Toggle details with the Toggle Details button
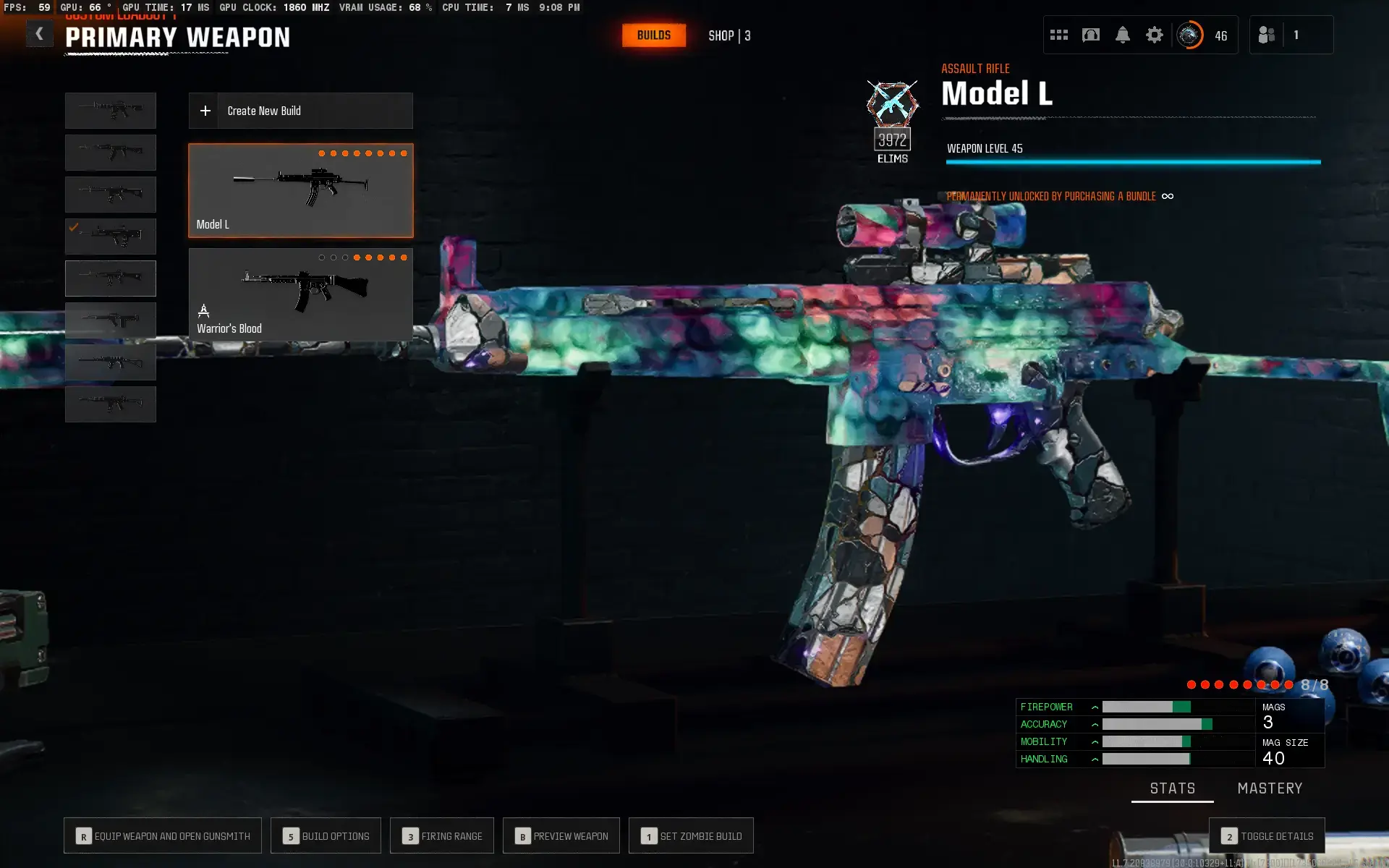 pyautogui.click(x=1267, y=835)
